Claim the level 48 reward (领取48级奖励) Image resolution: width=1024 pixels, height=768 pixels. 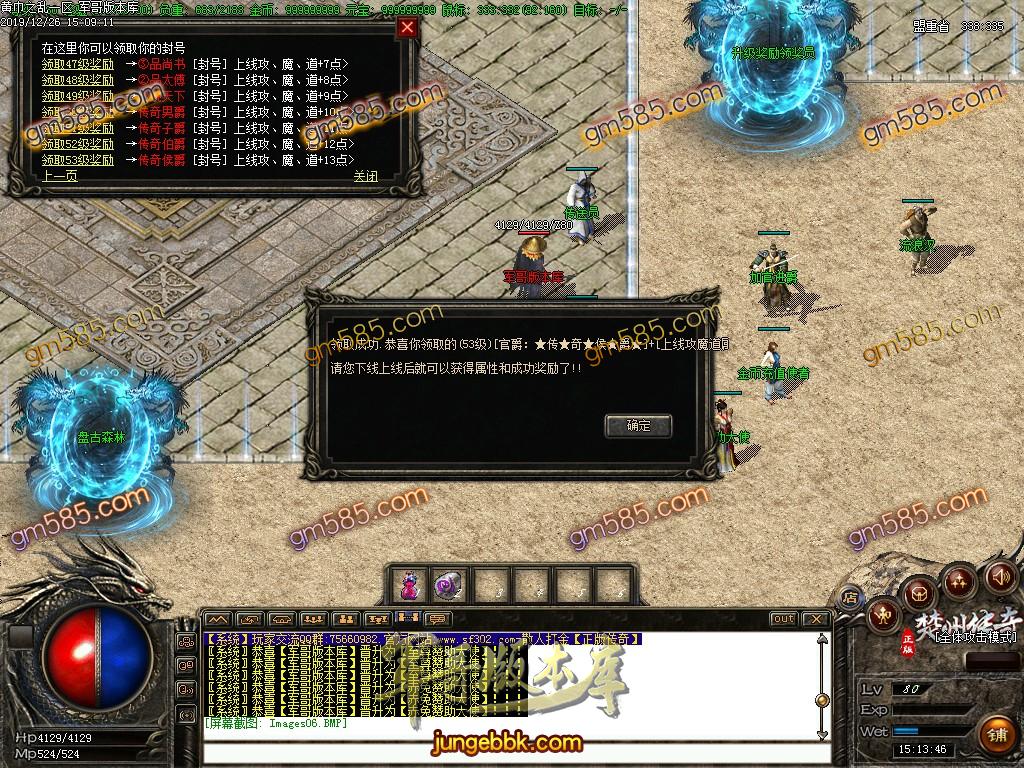(x=77, y=80)
